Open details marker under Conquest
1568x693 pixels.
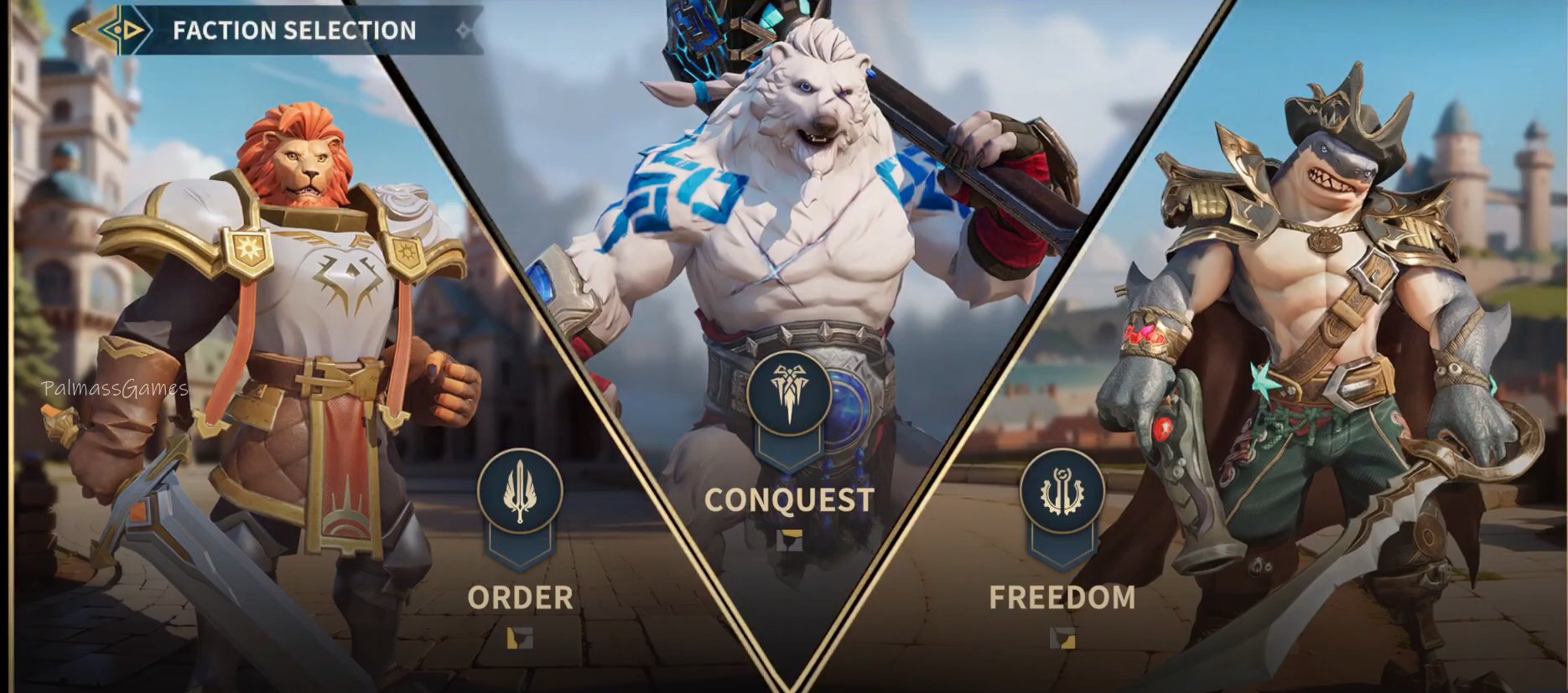789,540
